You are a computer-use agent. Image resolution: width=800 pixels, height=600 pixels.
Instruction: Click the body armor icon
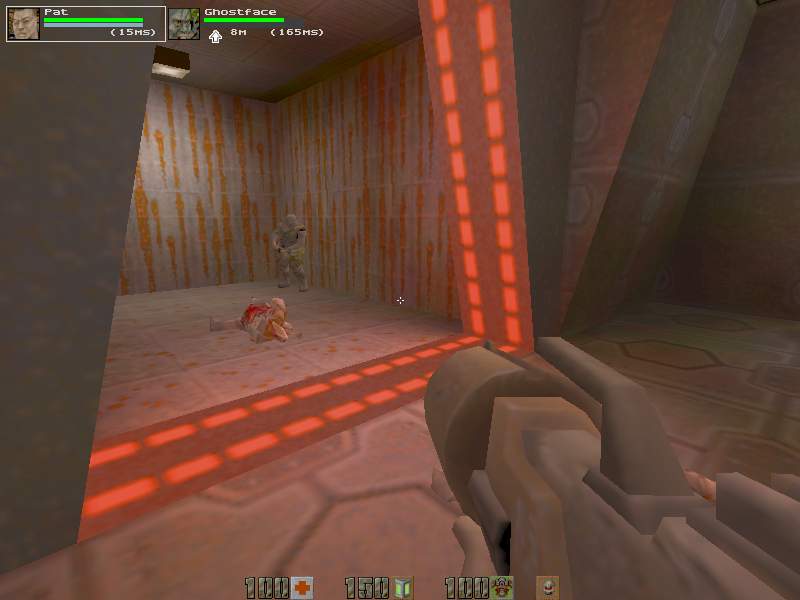(x=501, y=588)
